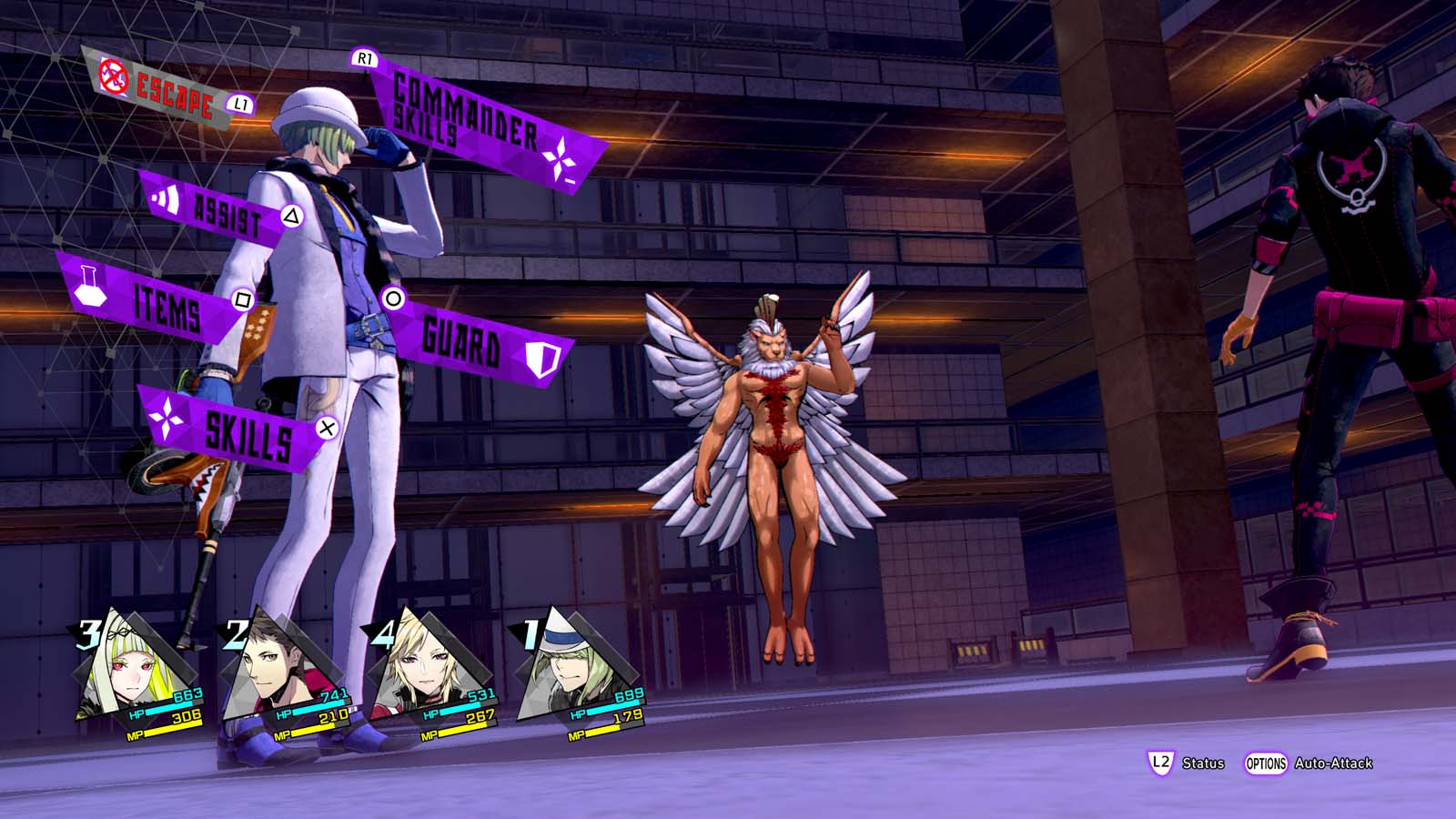This screenshot has height=819, width=1456.
Task: Click the megaphone icon on the Assist banner
Action: pos(167,200)
